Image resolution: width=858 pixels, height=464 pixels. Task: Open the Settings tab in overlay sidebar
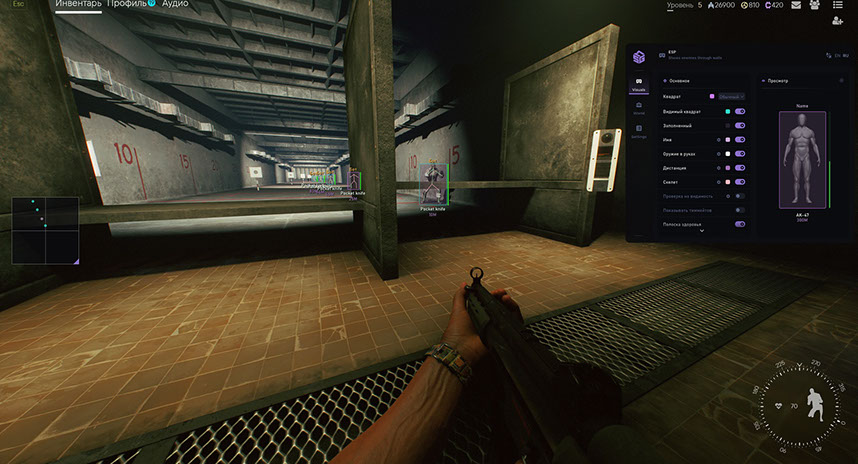tap(638, 131)
